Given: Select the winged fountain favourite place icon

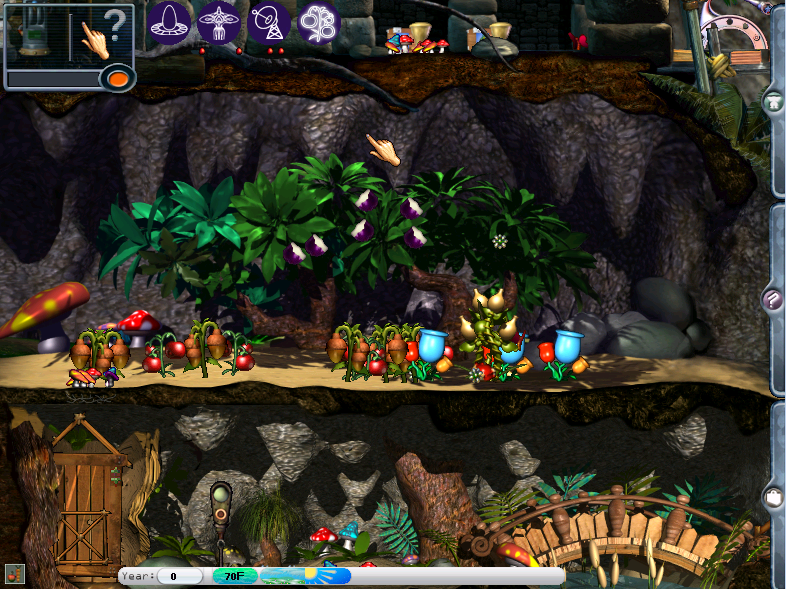Looking at the screenshot, I should pyautogui.click(x=219, y=21).
